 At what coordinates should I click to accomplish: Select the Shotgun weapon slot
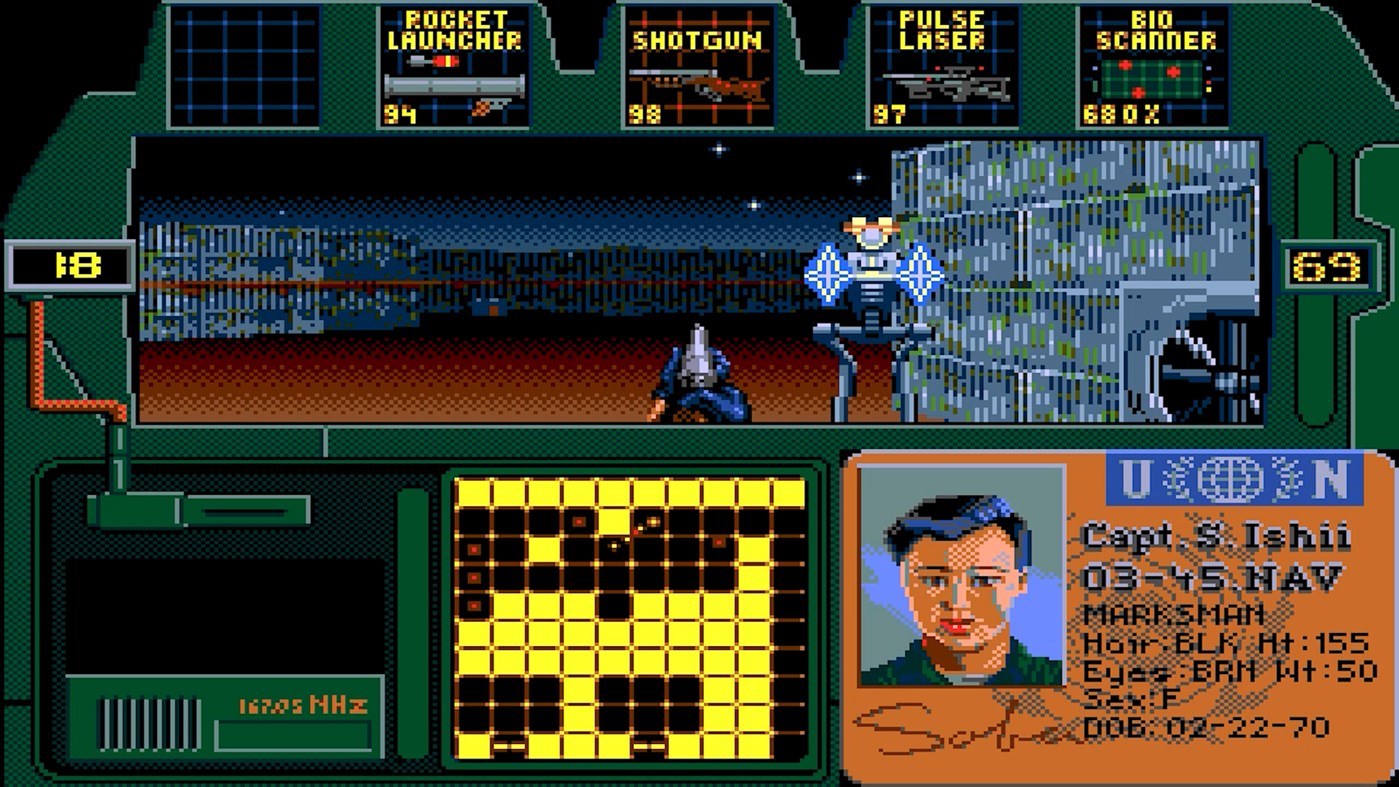(700, 65)
